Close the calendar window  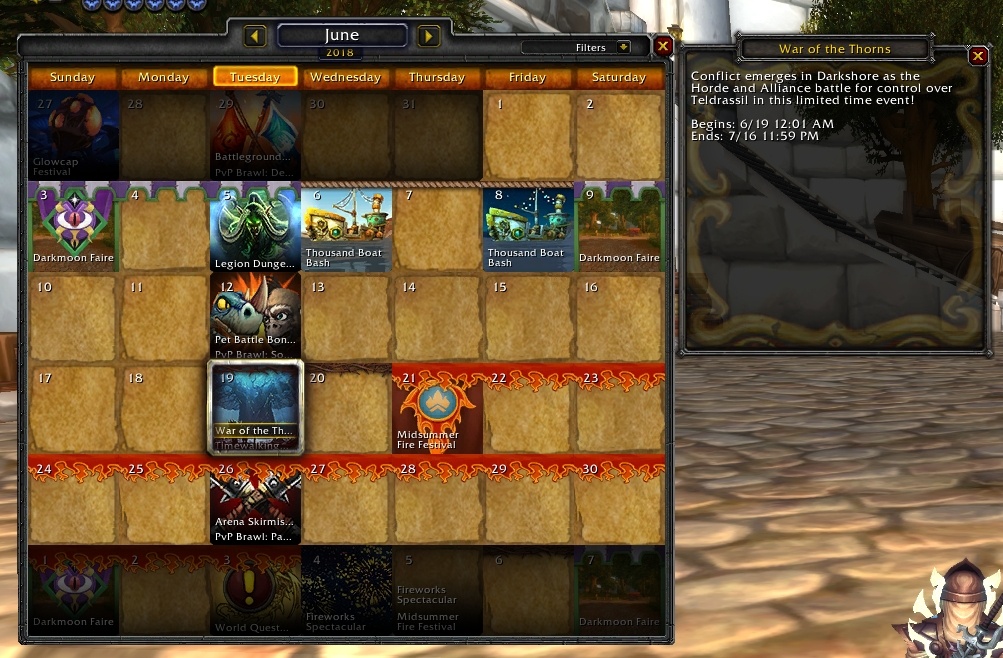663,46
